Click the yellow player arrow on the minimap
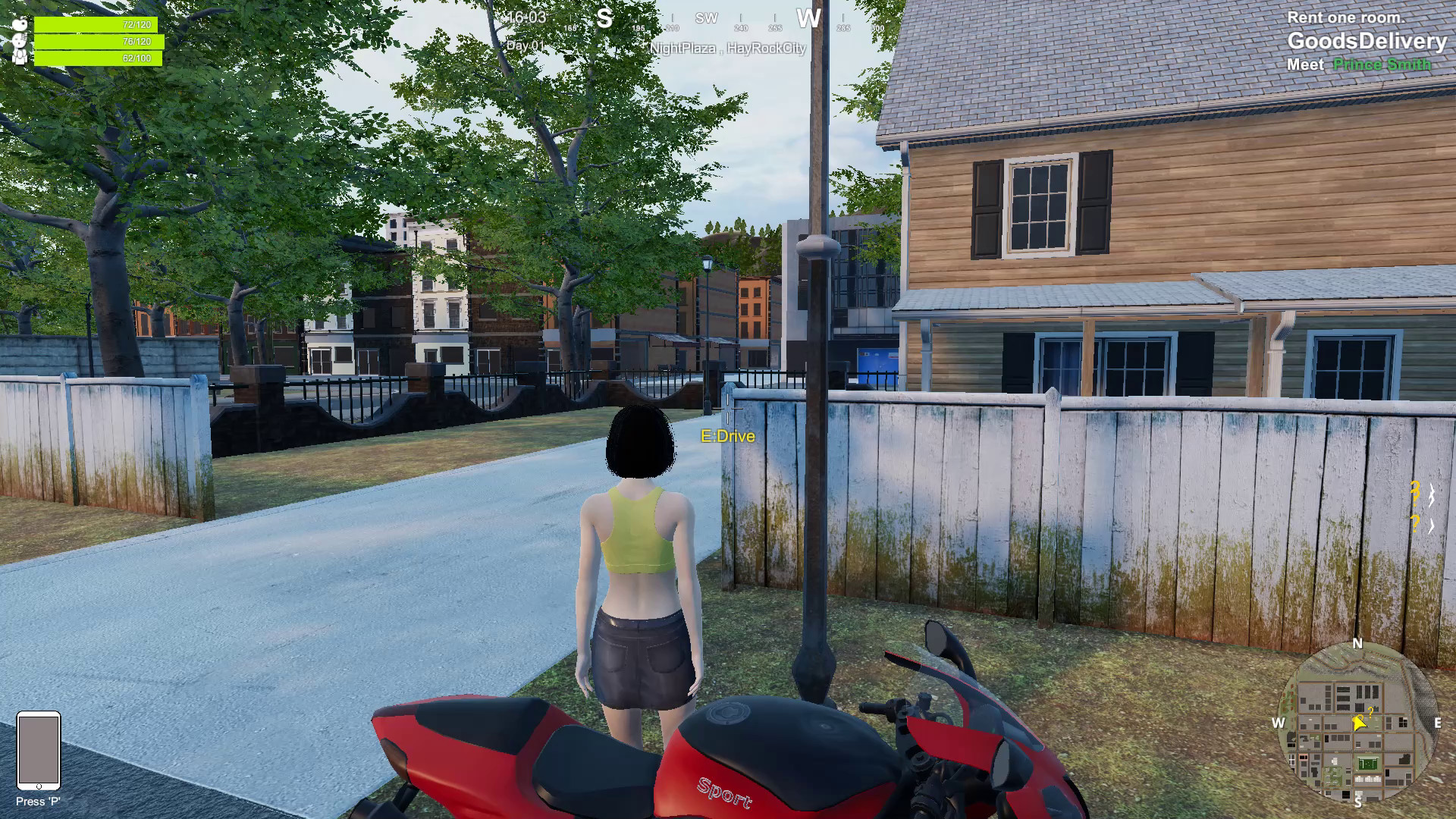Image resolution: width=1456 pixels, height=819 pixels. [x=1359, y=723]
